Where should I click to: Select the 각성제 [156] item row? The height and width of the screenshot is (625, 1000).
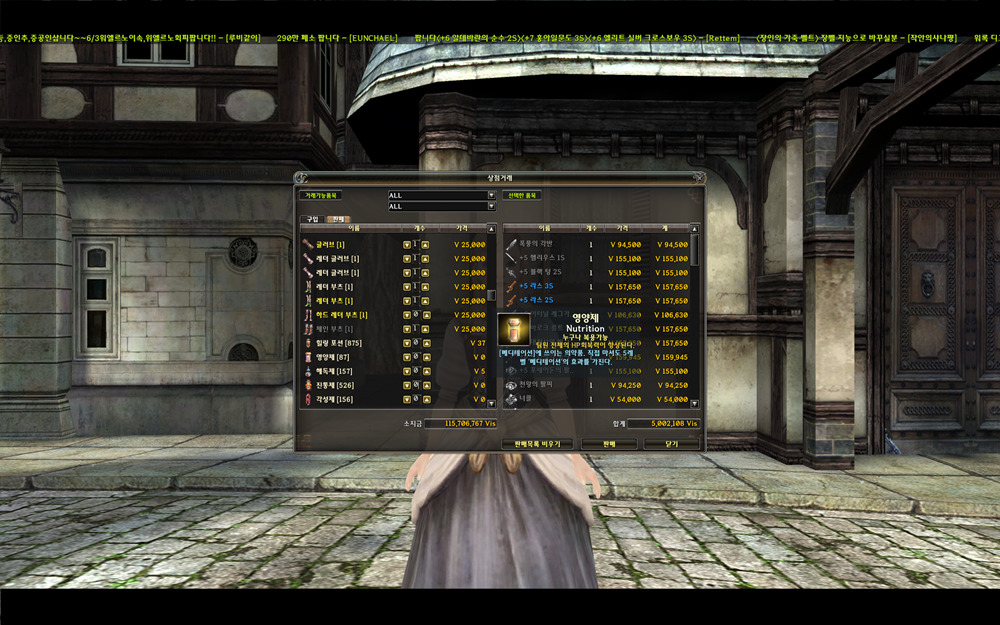337,399
